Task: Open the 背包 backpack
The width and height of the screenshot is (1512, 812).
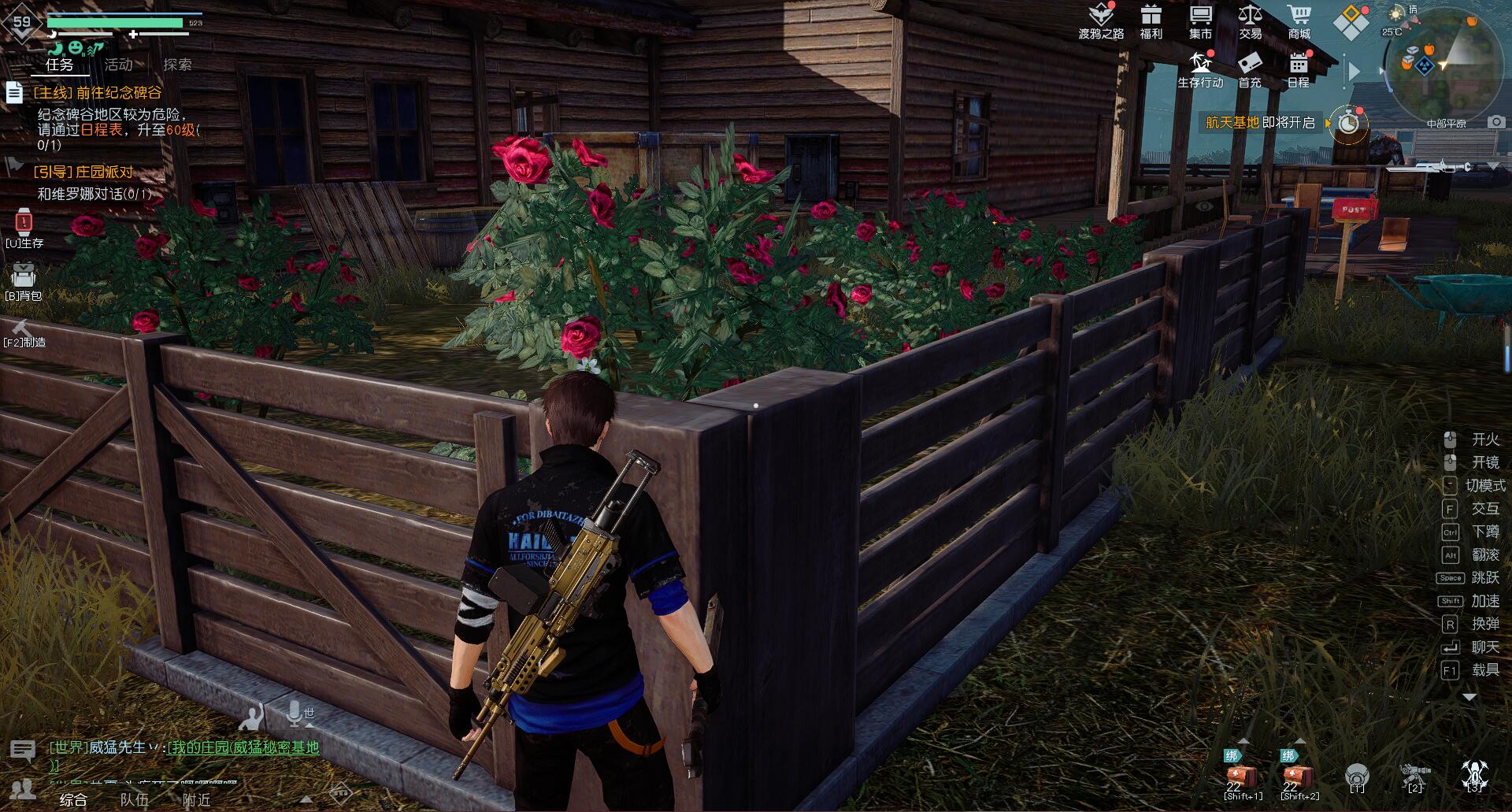Action: pyautogui.click(x=24, y=280)
